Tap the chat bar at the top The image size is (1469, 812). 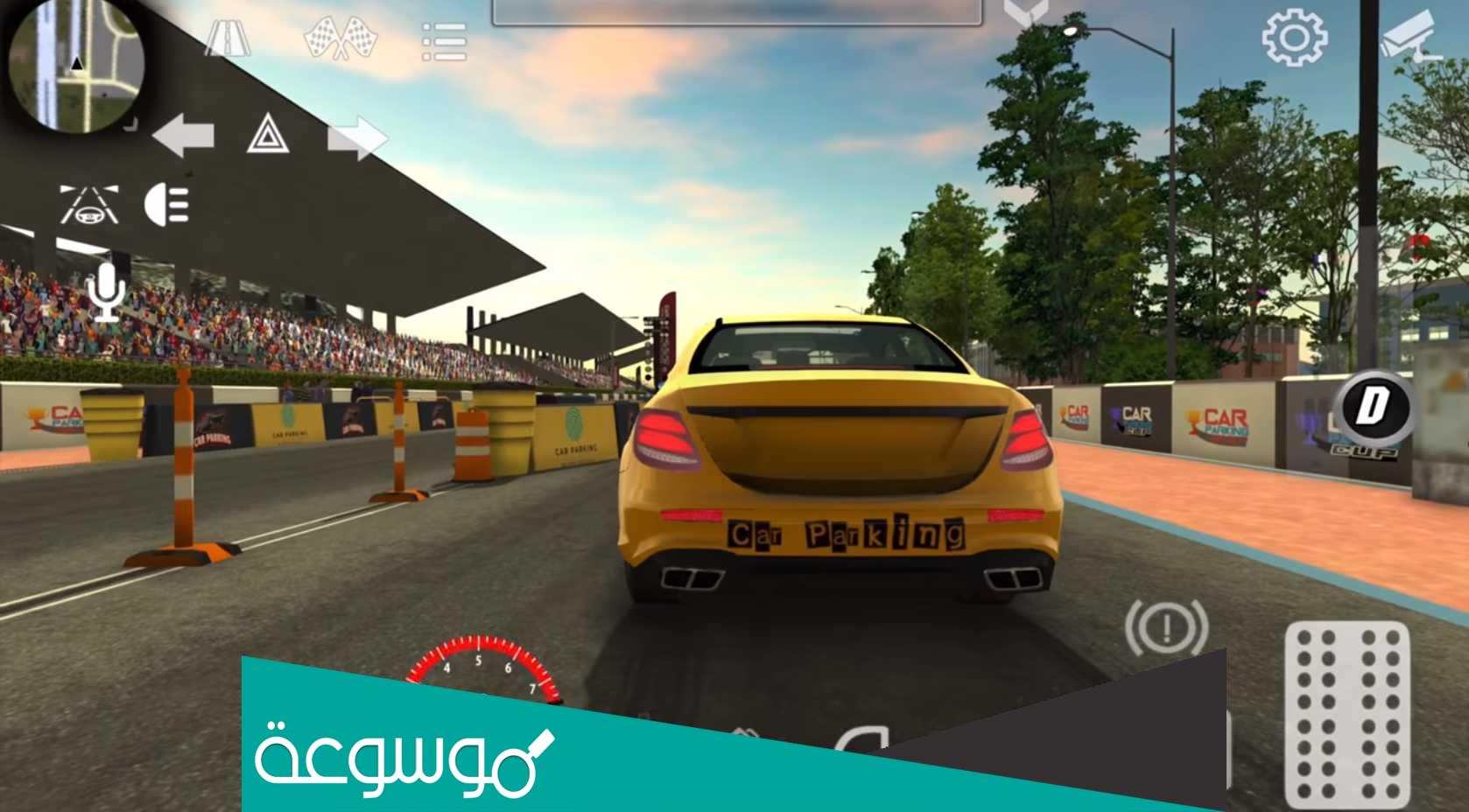click(x=735, y=9)
